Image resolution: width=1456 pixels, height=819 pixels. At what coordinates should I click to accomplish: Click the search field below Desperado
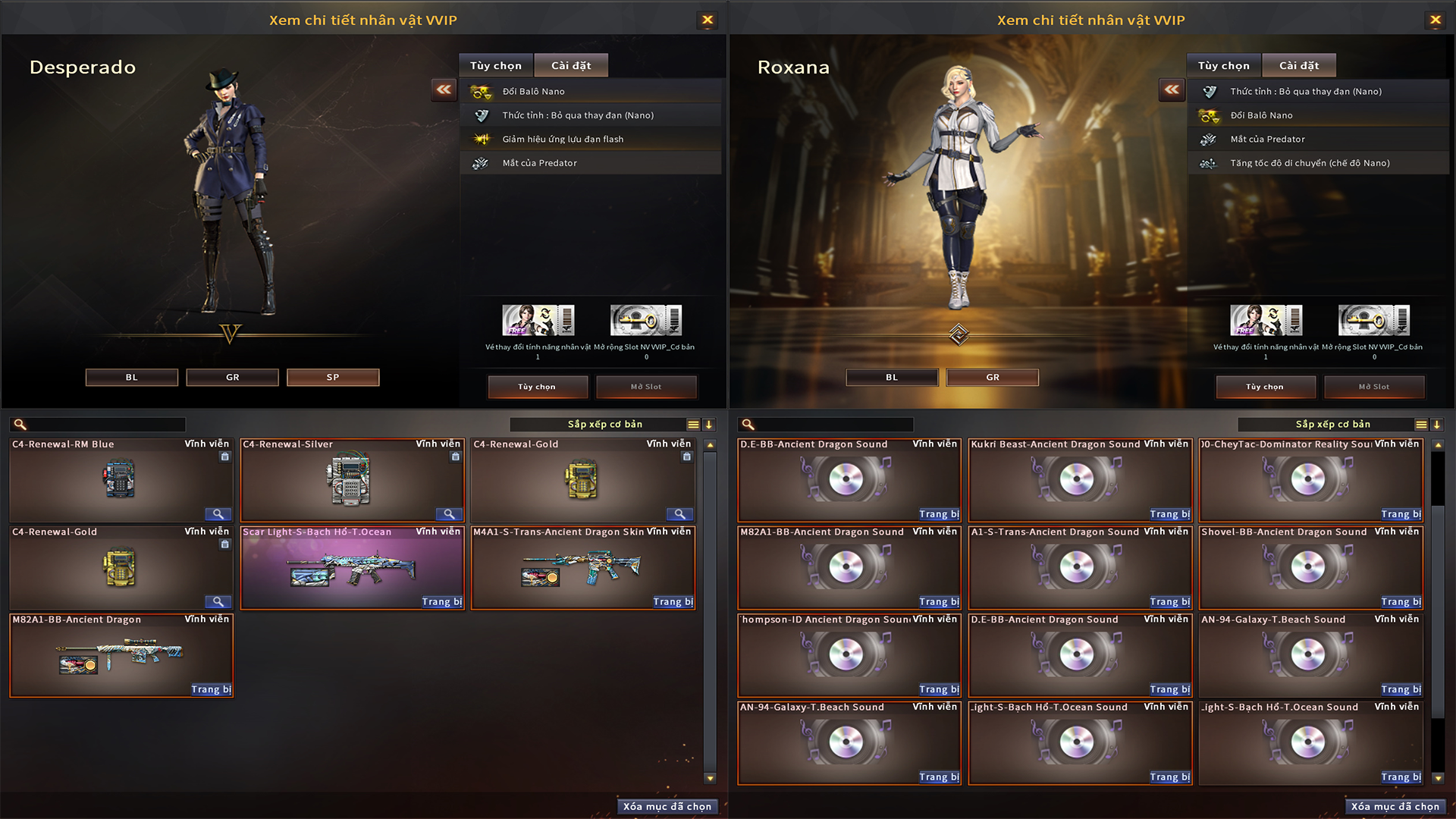(106, 425)
